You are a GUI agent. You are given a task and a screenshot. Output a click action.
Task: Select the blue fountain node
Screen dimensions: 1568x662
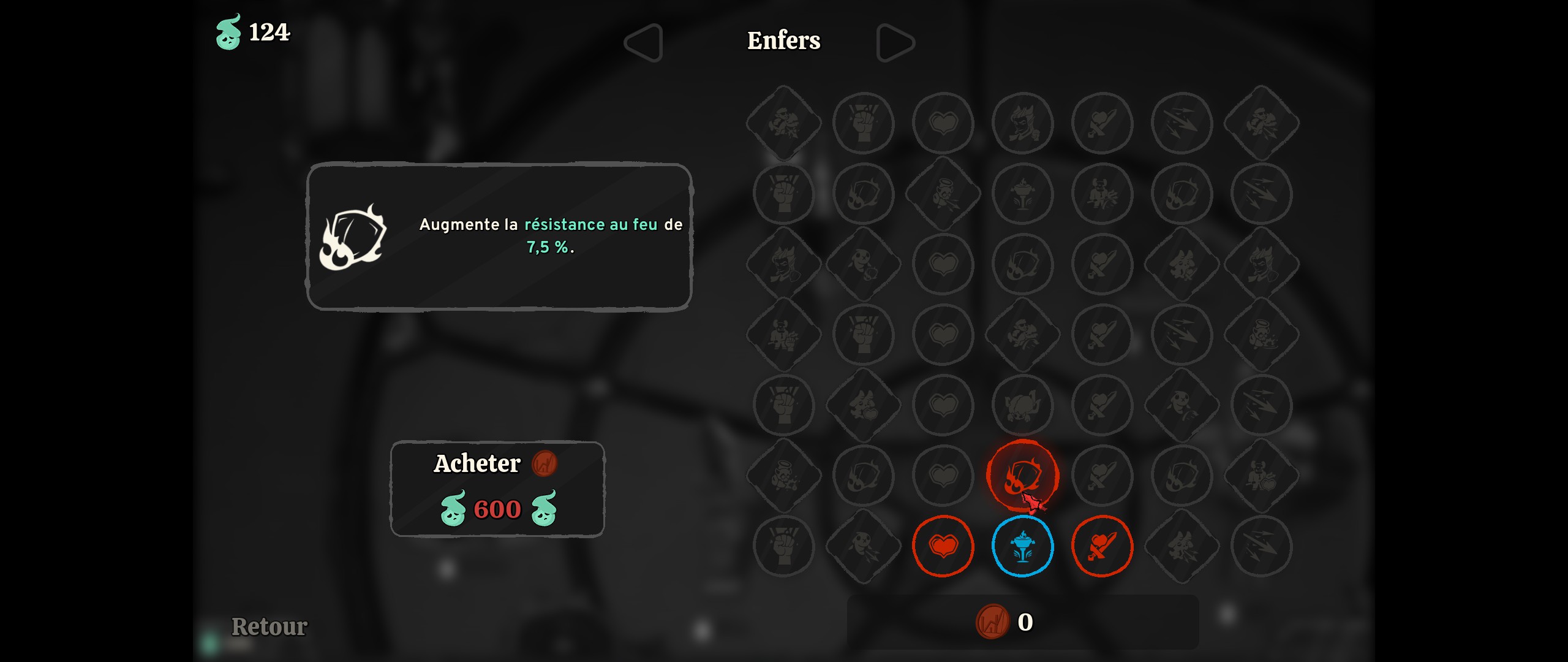click(x=1022, y=546)
